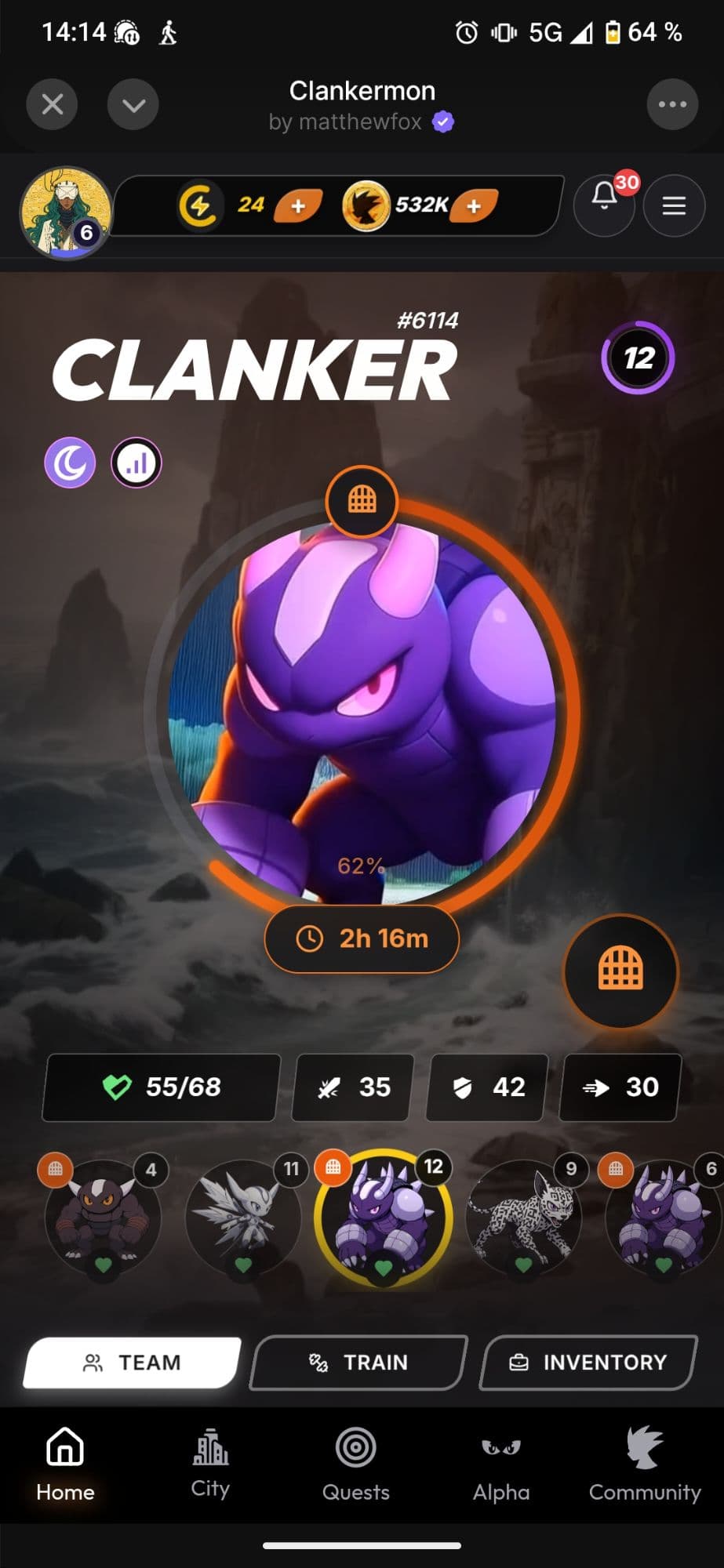
Task: Select the level 11 white winged monster
Action: 243,1217
